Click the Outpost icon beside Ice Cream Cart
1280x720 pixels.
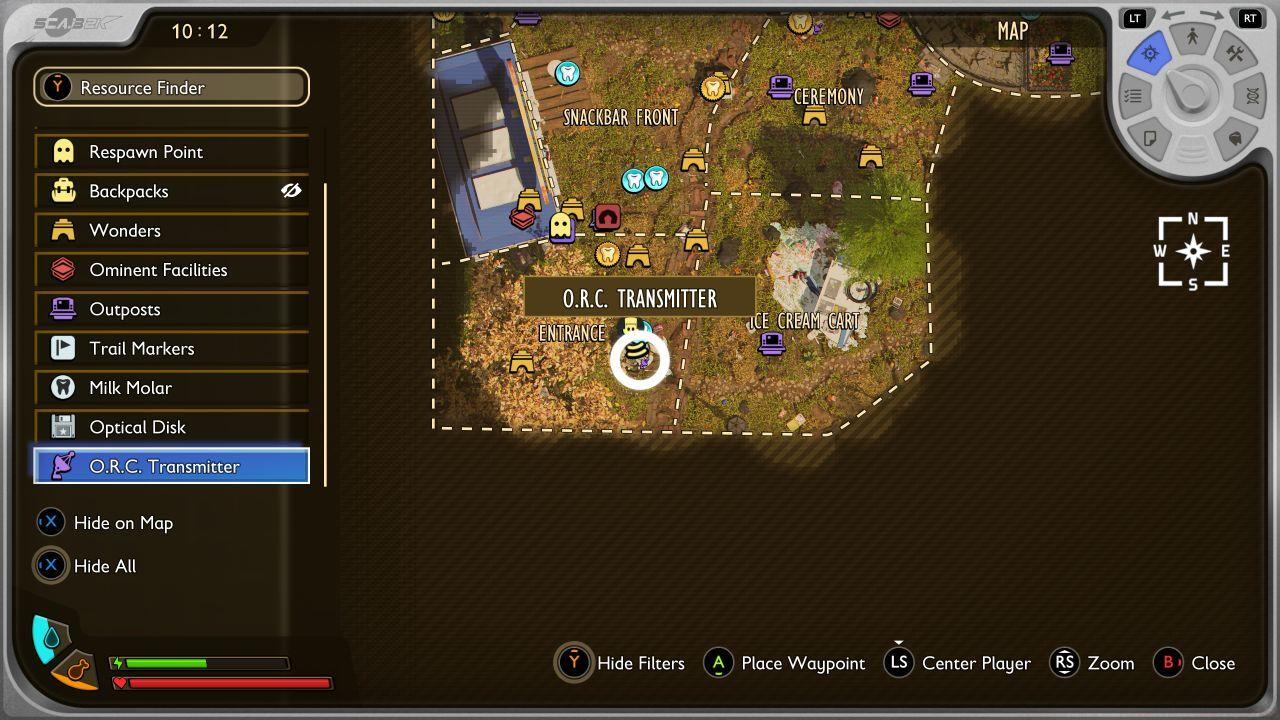click(x=773, y=345)
